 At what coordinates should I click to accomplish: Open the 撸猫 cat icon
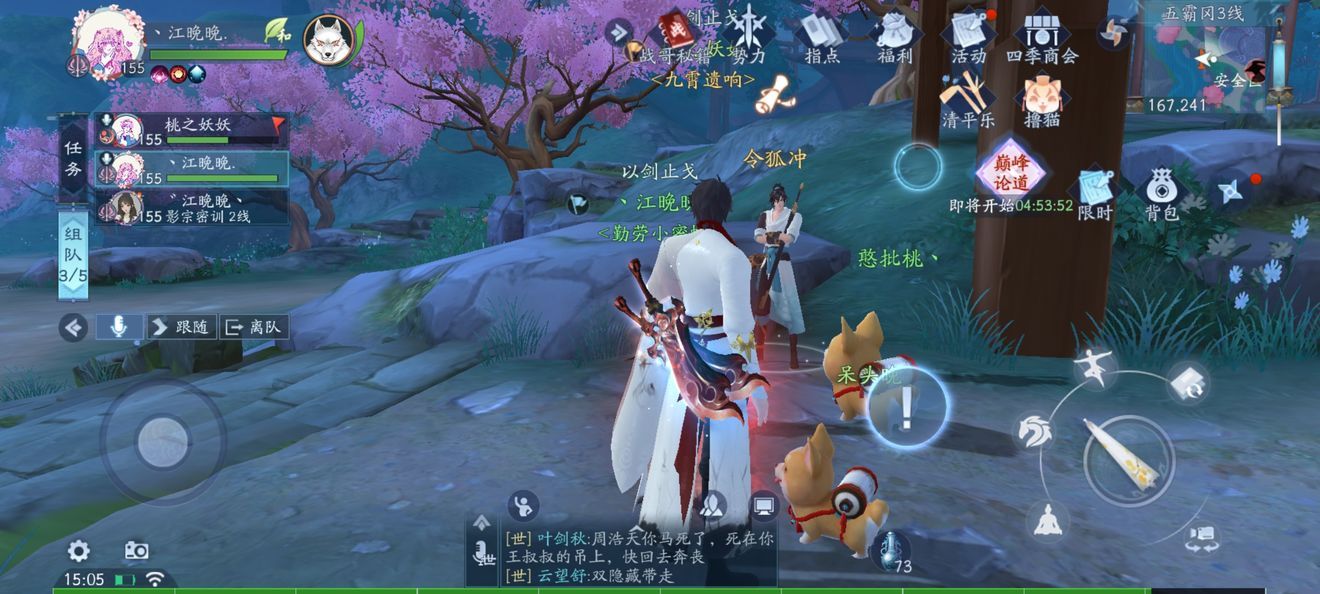(1042, 101)
